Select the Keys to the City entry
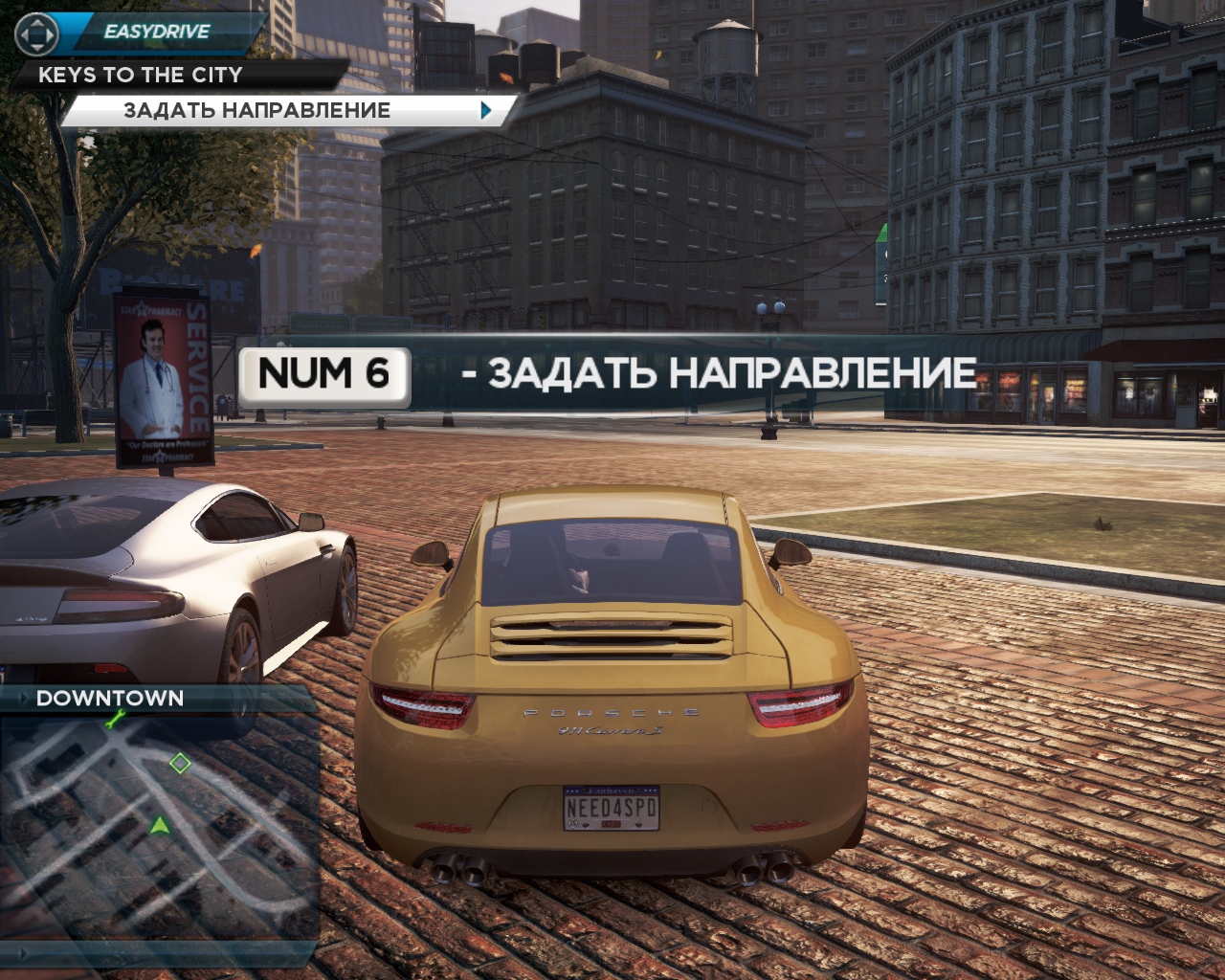1225x980 pixels. (x=141, y=75)
